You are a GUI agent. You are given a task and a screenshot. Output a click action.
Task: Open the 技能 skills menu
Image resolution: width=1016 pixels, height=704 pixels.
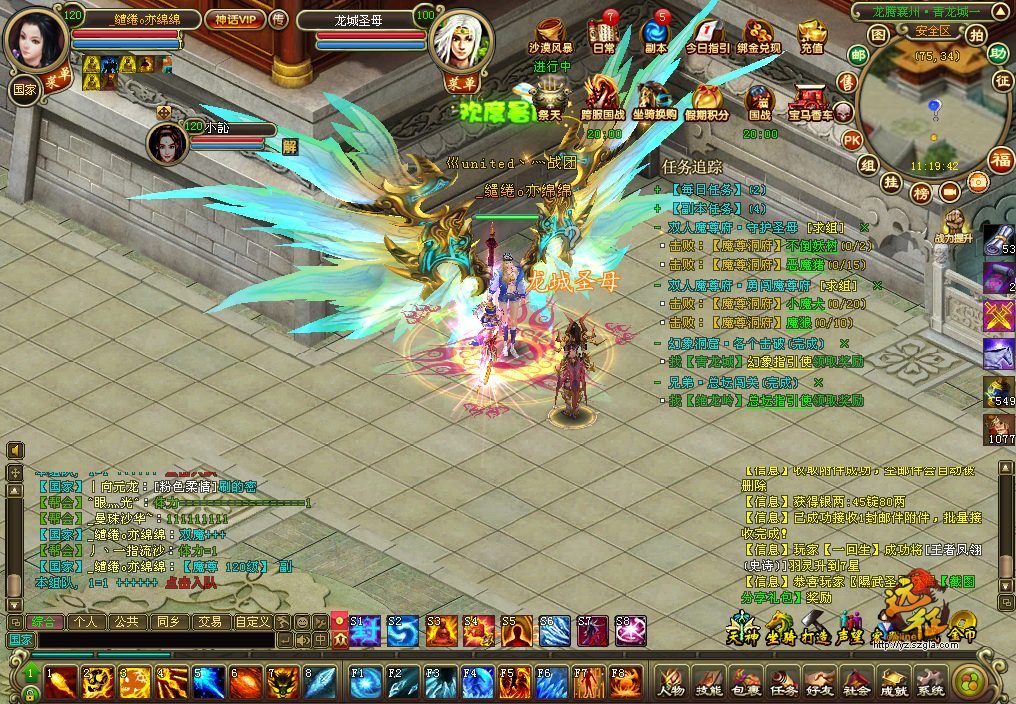pyautogui.click(x=708, y=682)
